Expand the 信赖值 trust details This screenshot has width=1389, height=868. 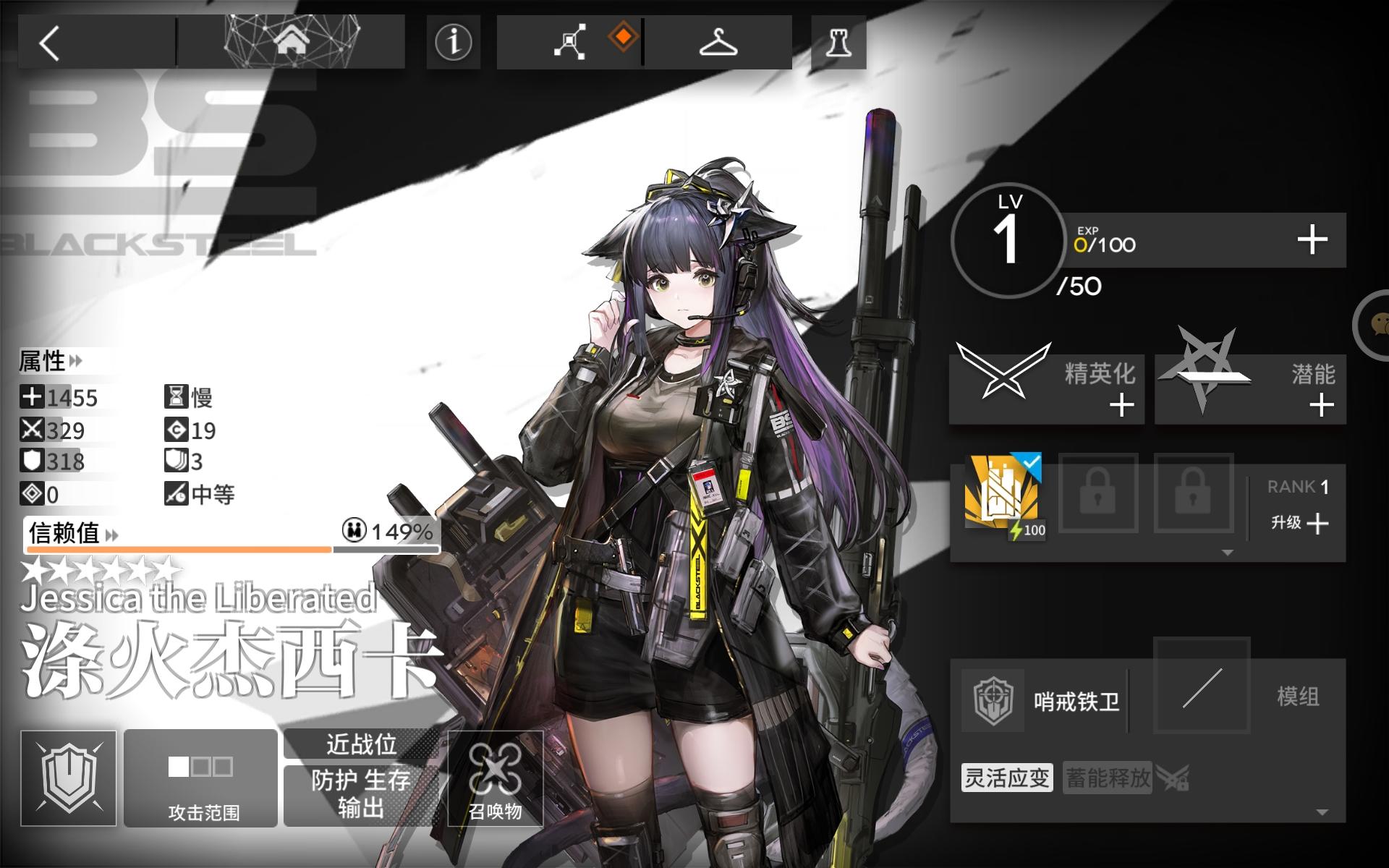coord(110,534)
